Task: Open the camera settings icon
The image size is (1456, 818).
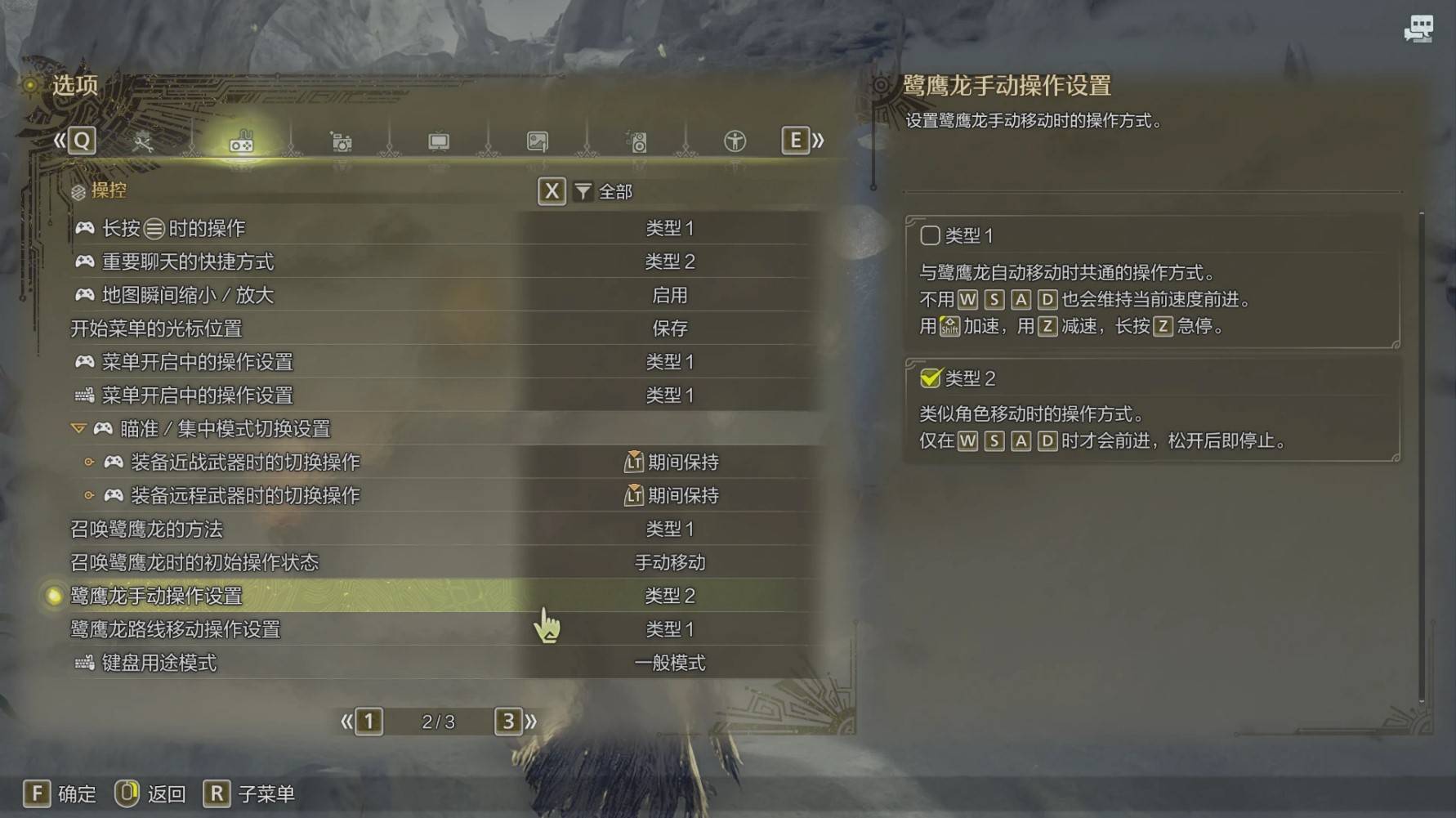Action: [x=341, y=141]
